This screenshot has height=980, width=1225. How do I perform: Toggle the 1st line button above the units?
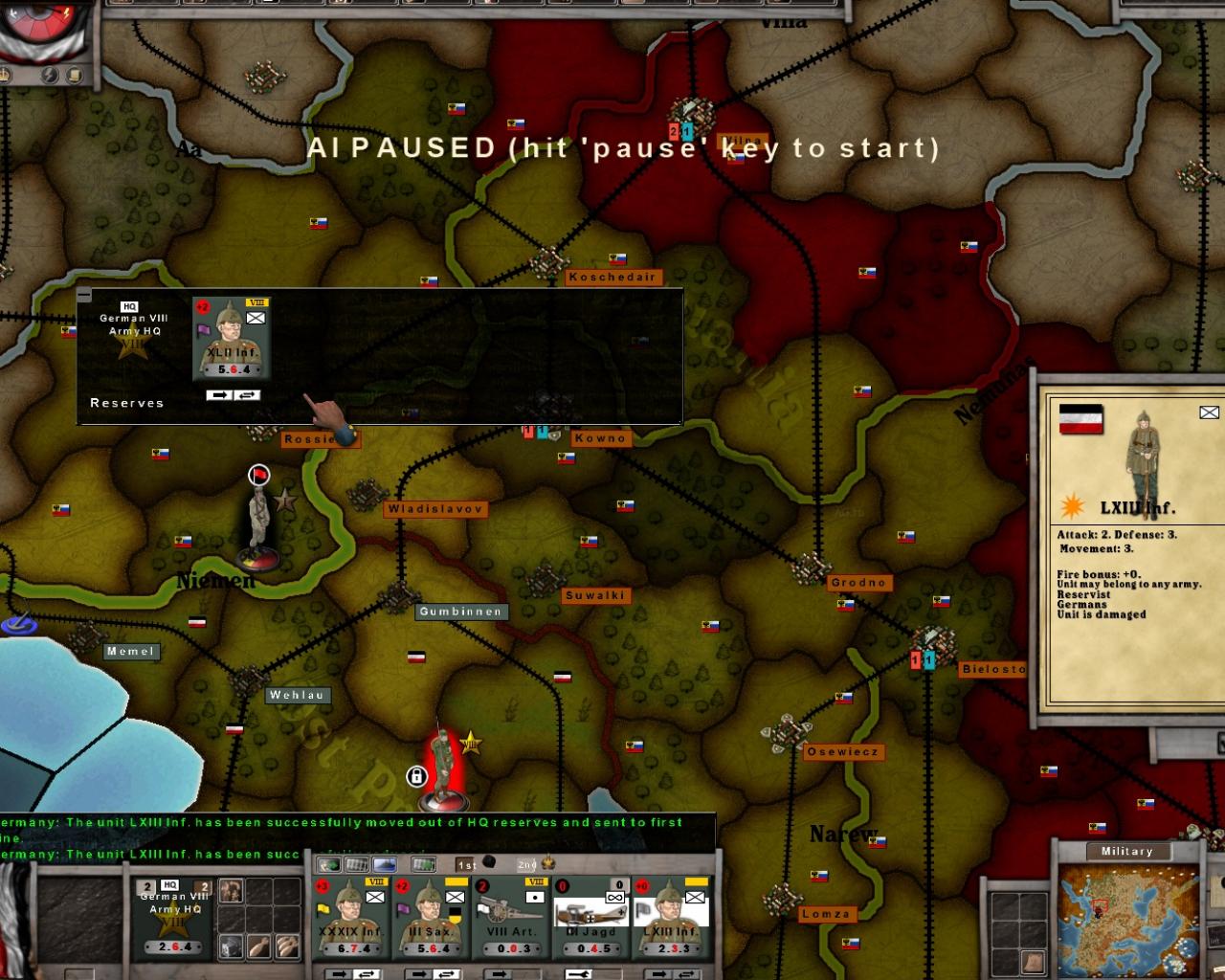(x=465, y=863)
